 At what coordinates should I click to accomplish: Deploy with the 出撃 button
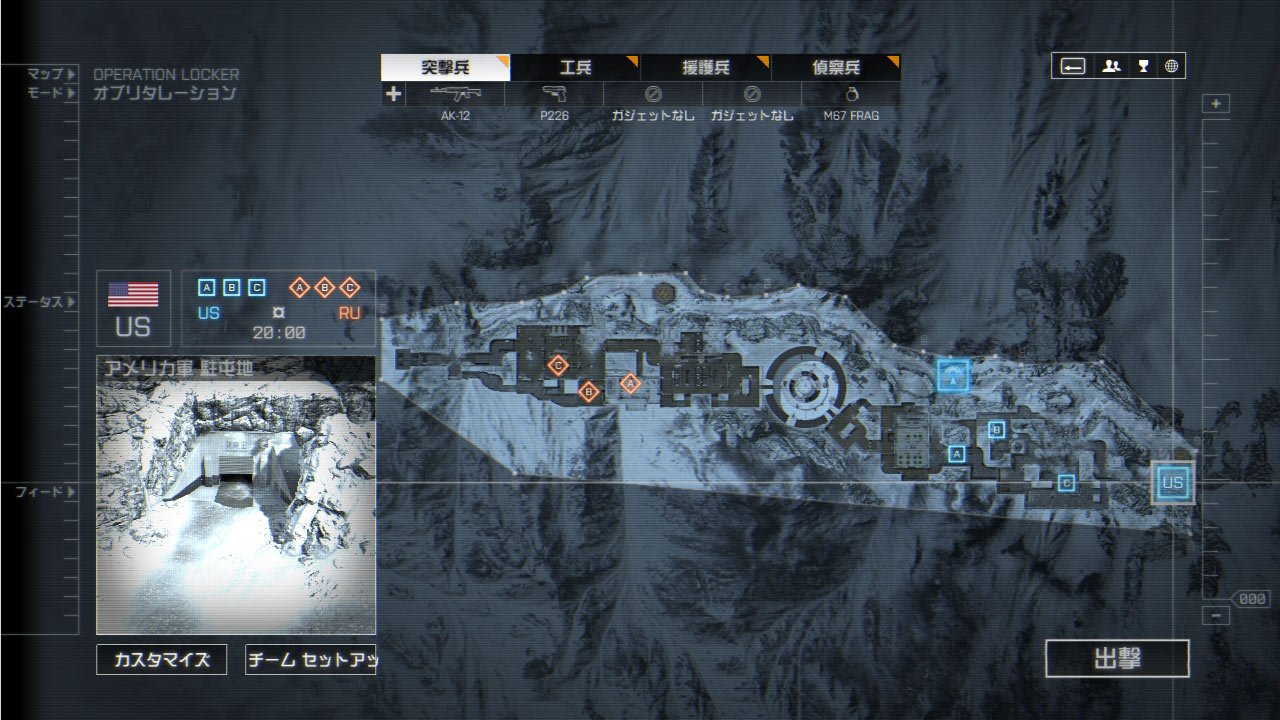click(x=1117, y=659)
